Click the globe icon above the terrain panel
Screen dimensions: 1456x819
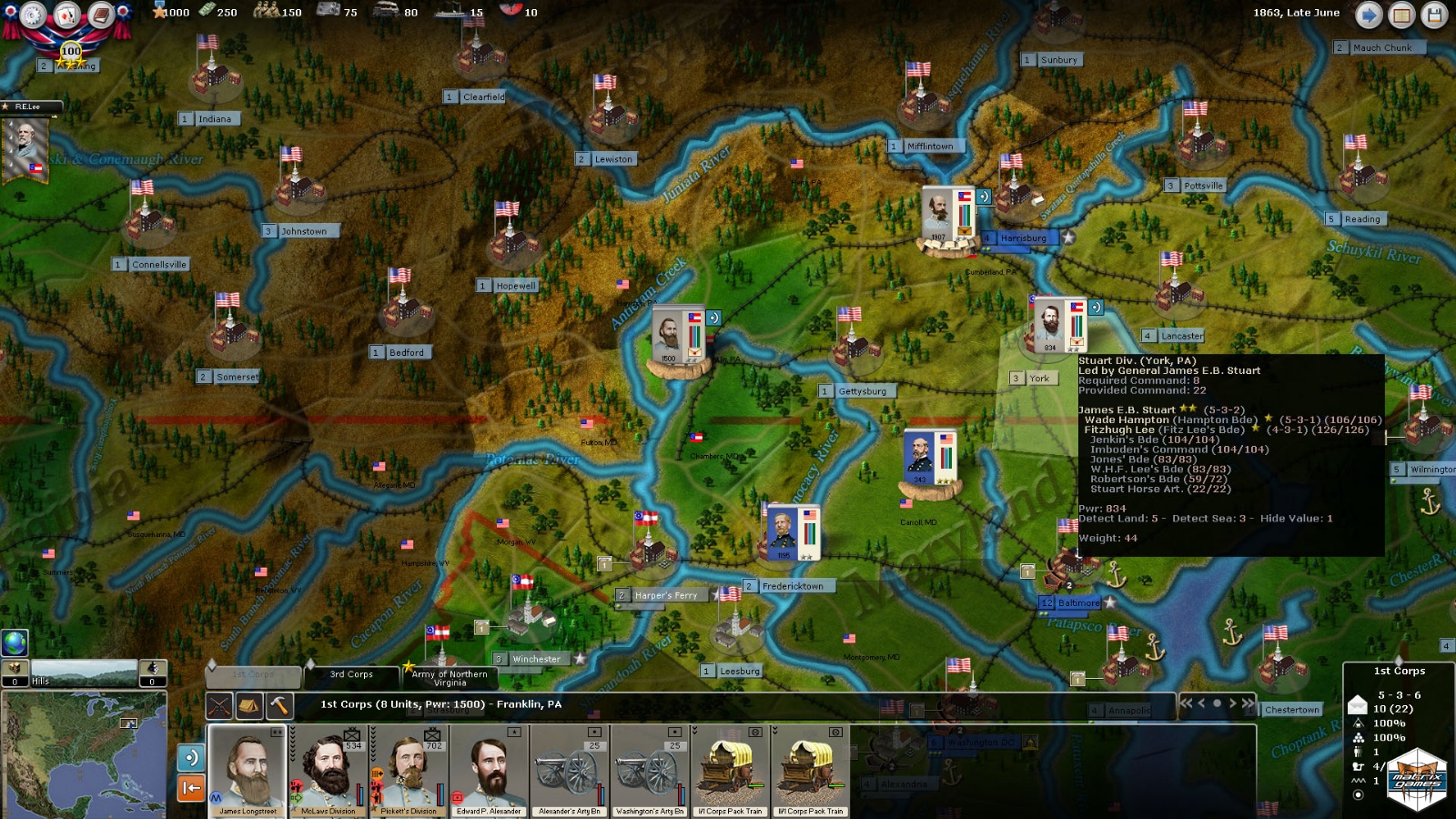tap(15, 642)
